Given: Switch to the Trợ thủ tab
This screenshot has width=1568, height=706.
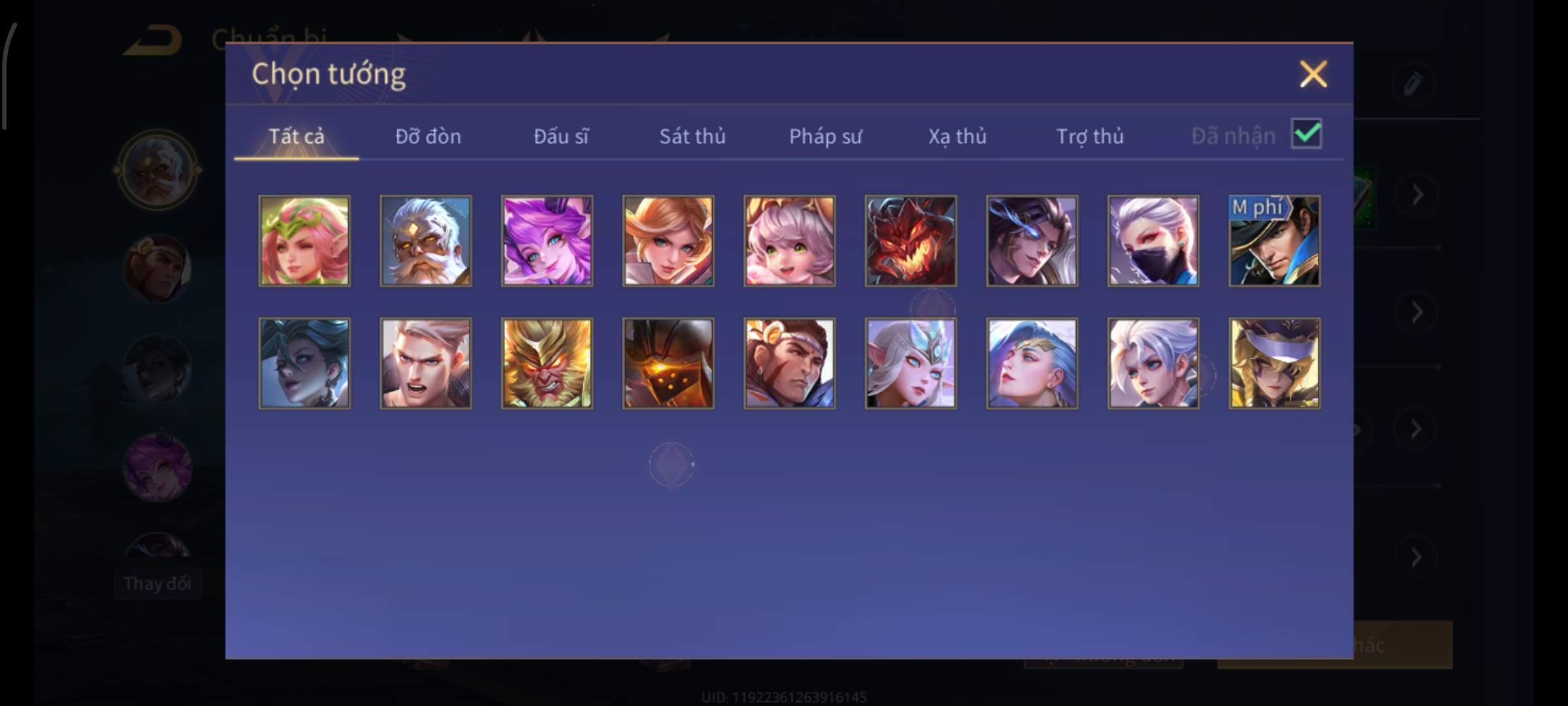Looking at the screenshot, I should [x=1090, y=136].
